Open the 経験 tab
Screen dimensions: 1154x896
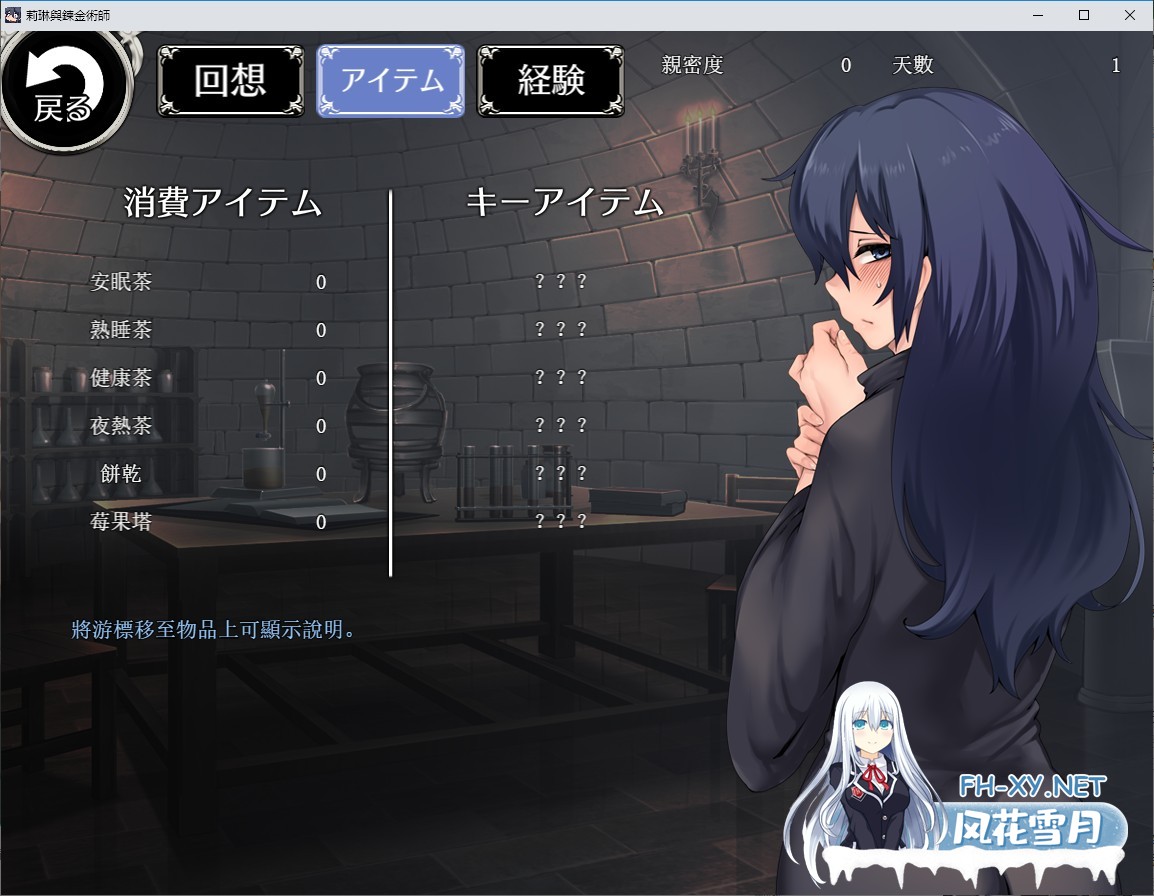pyautogui.click(x=551, y=81)
